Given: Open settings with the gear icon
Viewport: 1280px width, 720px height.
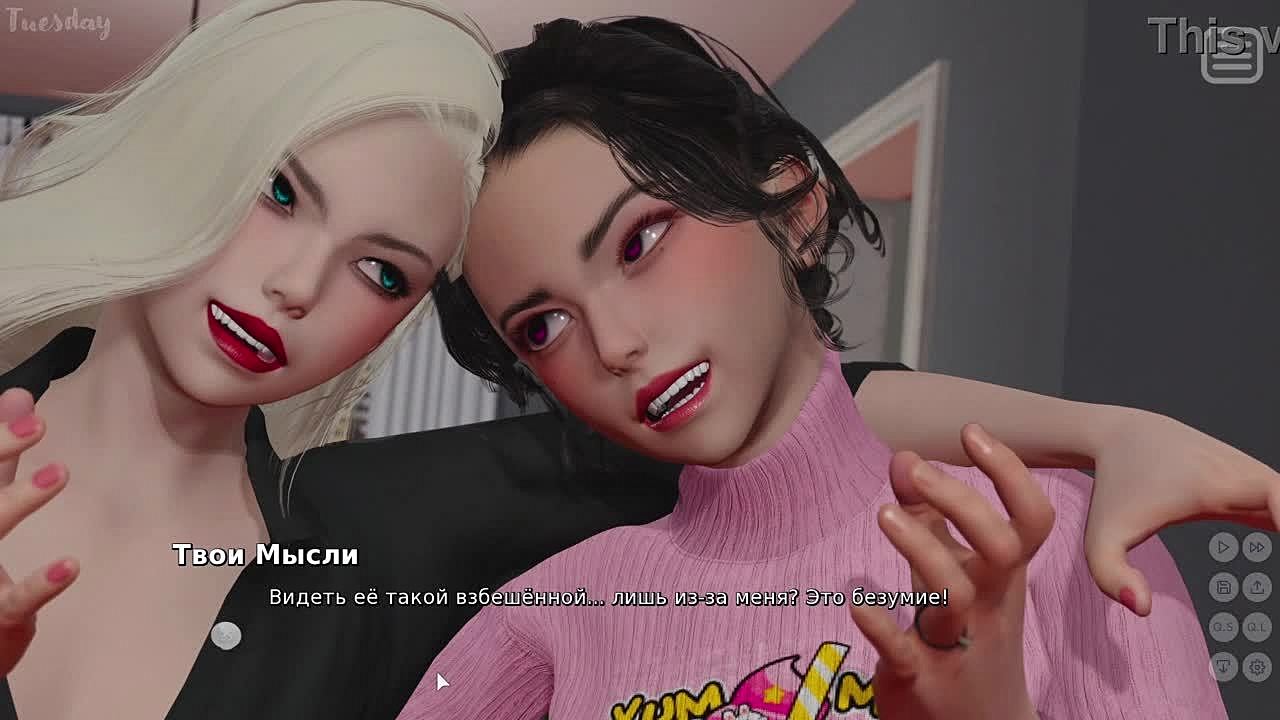Looking at the screenshot, I should click(x=1257, y=667).
